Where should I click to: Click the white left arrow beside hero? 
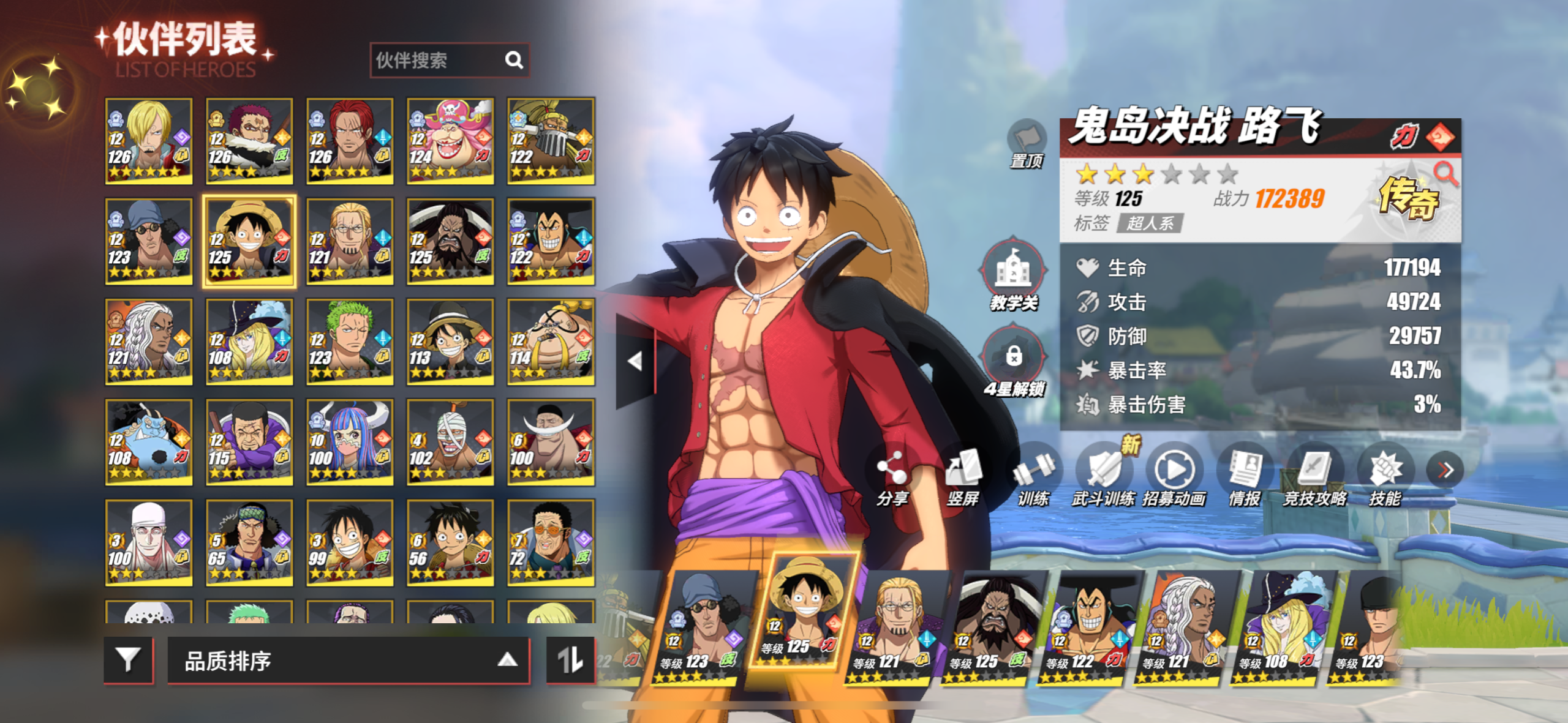pos(635,361)
